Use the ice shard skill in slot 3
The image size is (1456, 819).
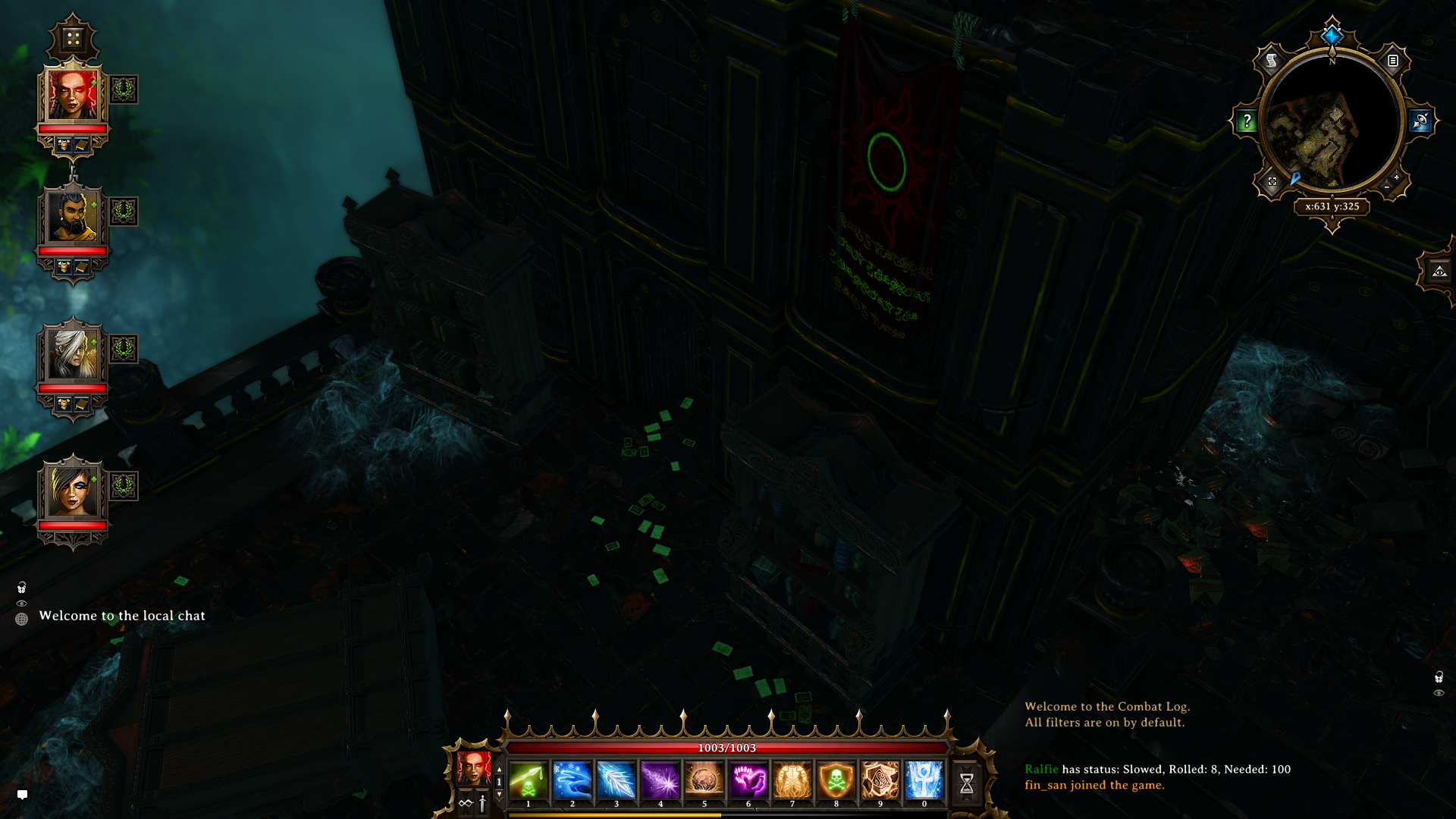[x=617, y=780]
